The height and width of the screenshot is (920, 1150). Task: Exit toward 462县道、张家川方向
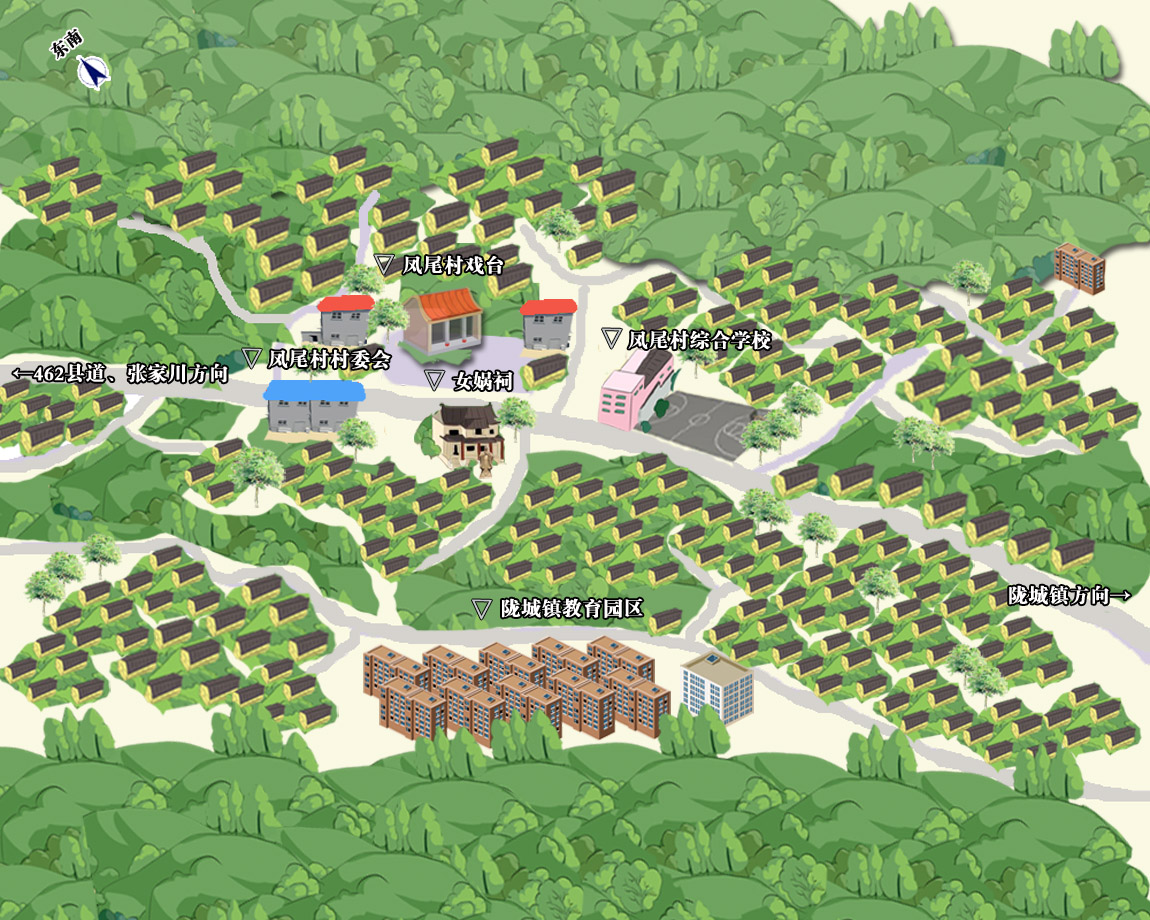pos(120,375)
